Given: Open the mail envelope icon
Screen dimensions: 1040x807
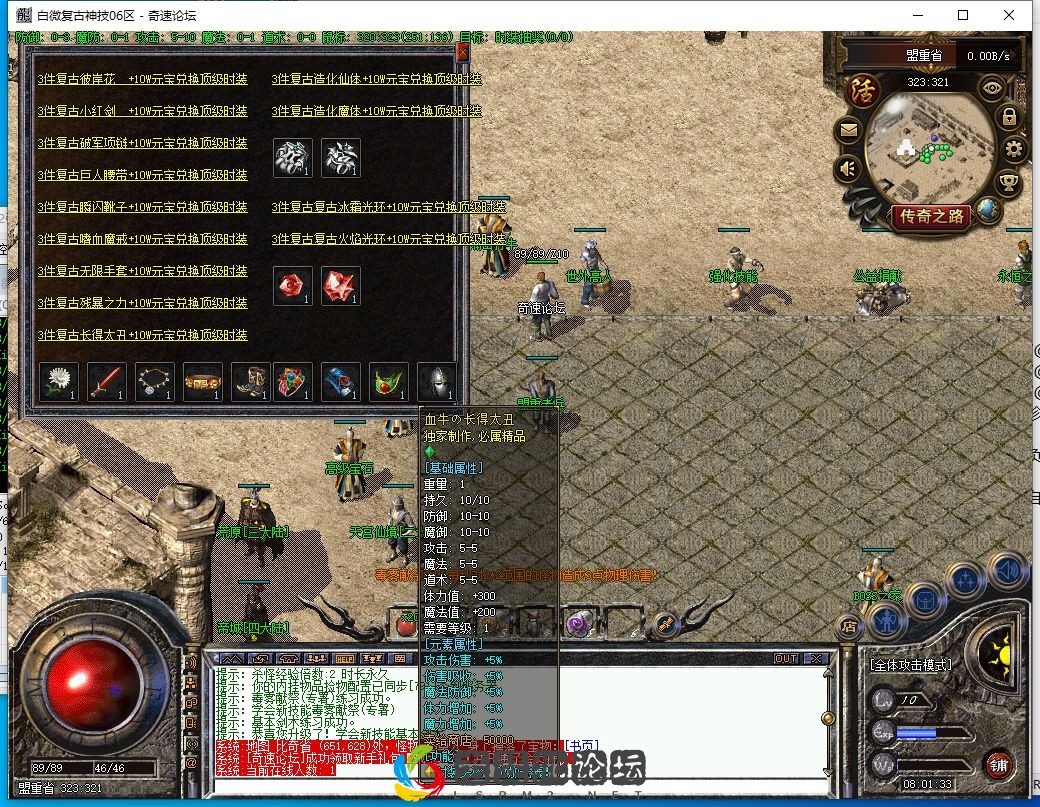Looking at the screenshot, I should point(848,130).
